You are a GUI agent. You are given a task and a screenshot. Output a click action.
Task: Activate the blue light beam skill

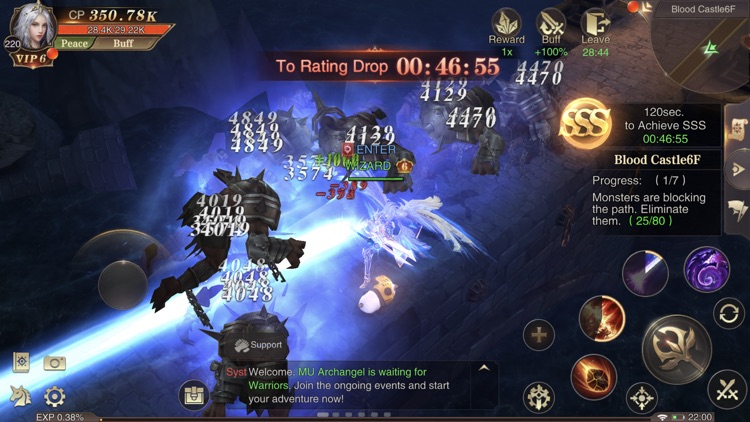coord(645,273)
